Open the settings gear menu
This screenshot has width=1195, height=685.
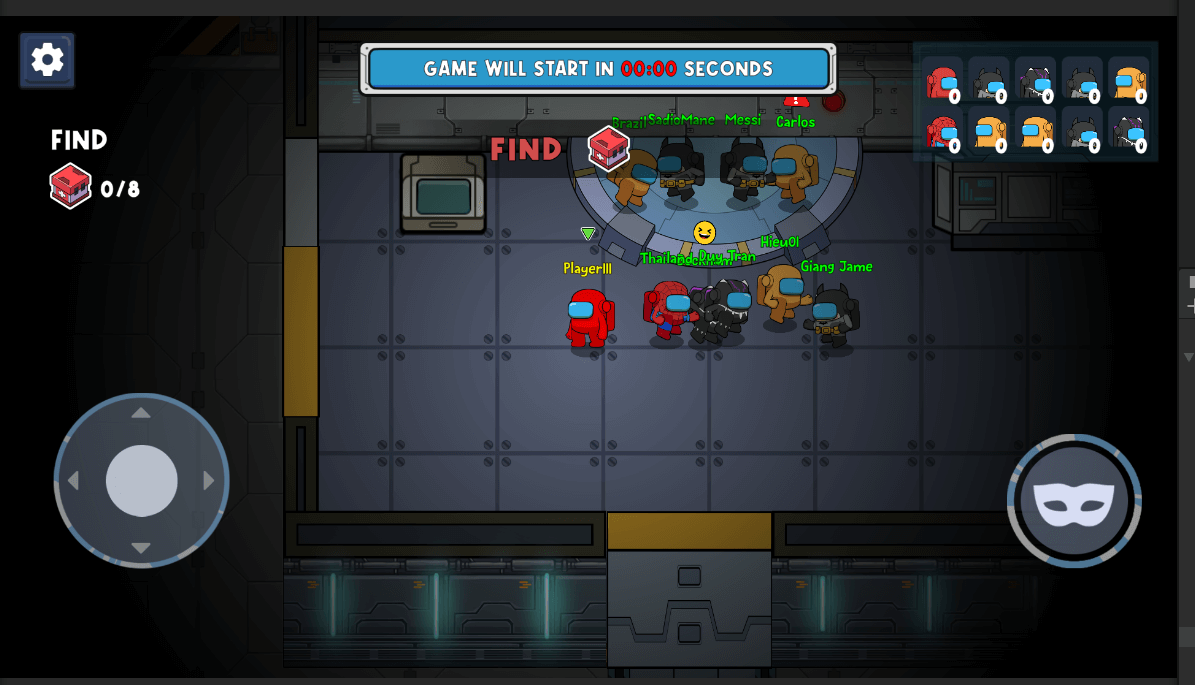click(47, 60)
